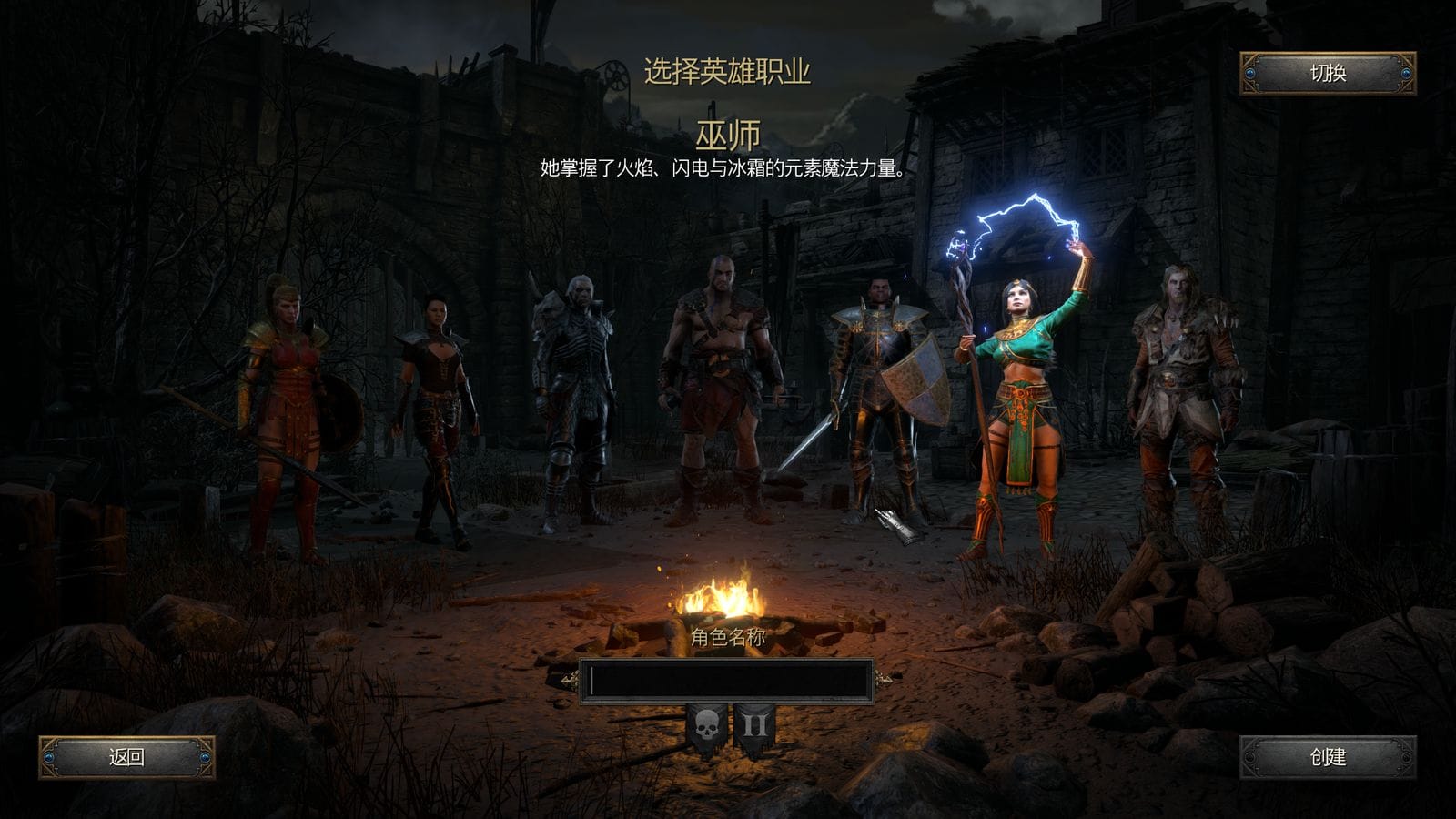Screen dimensions: 1456x819
Task: Click the 切换 button
Action: pos(1328,74)
